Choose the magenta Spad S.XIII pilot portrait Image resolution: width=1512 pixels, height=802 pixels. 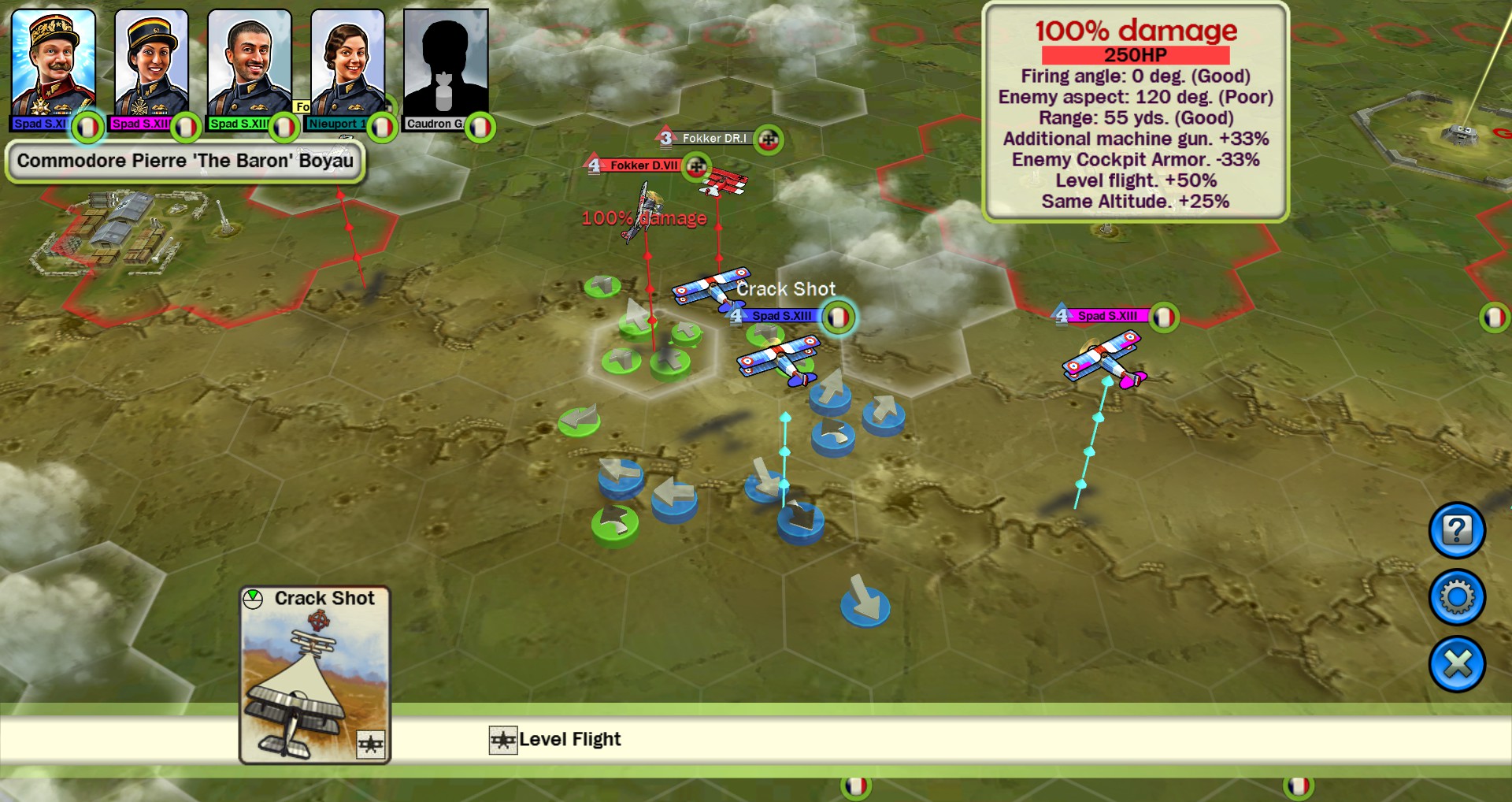[150, 65]
